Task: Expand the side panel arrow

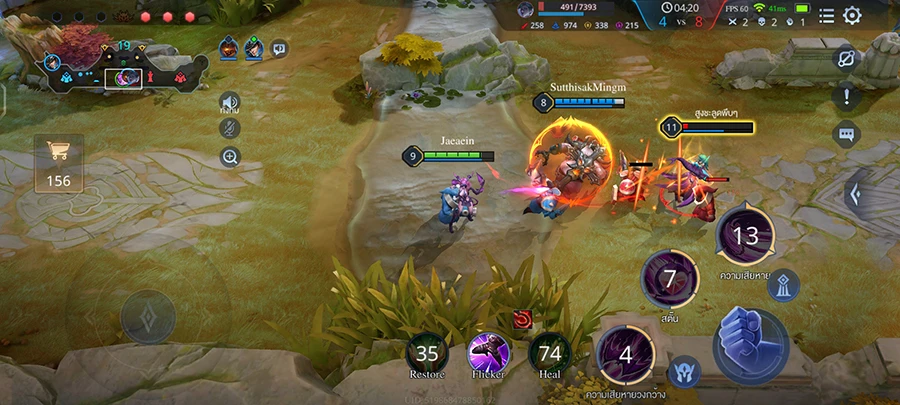Action: point(857,193)
